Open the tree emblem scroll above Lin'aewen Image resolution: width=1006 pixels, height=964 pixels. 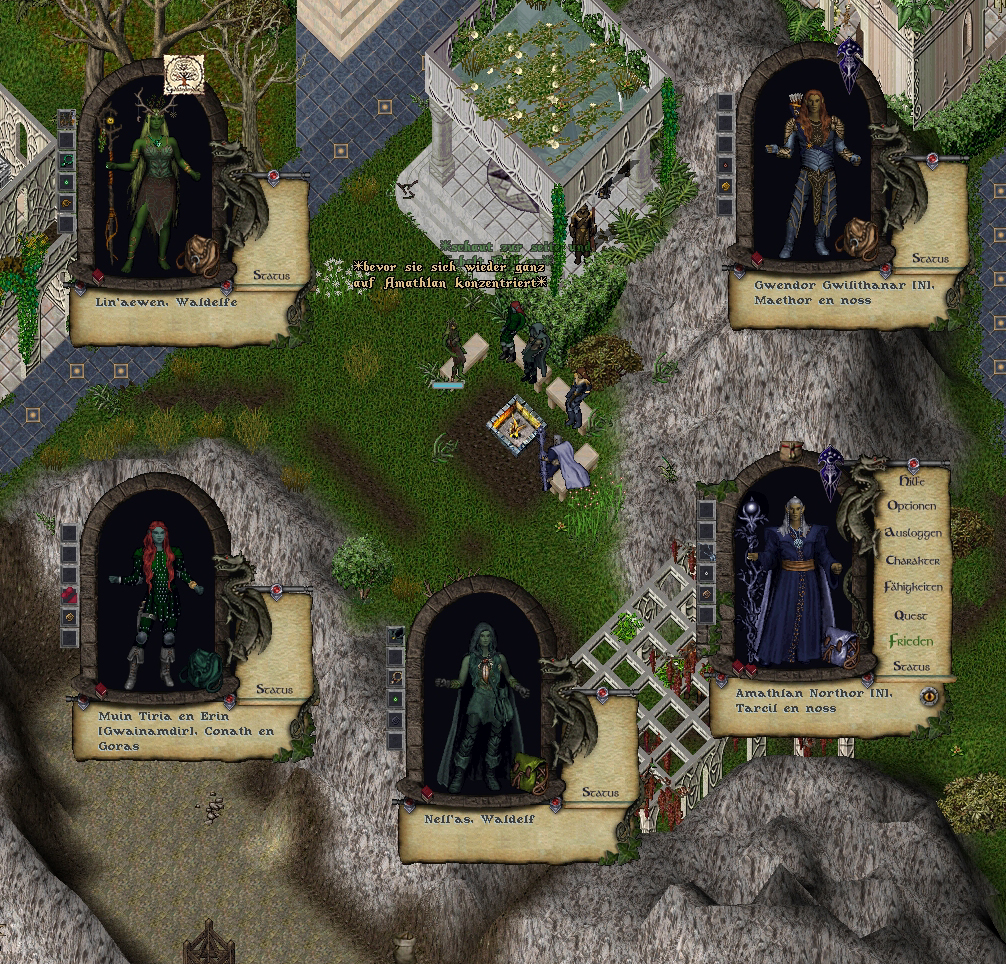184,74
